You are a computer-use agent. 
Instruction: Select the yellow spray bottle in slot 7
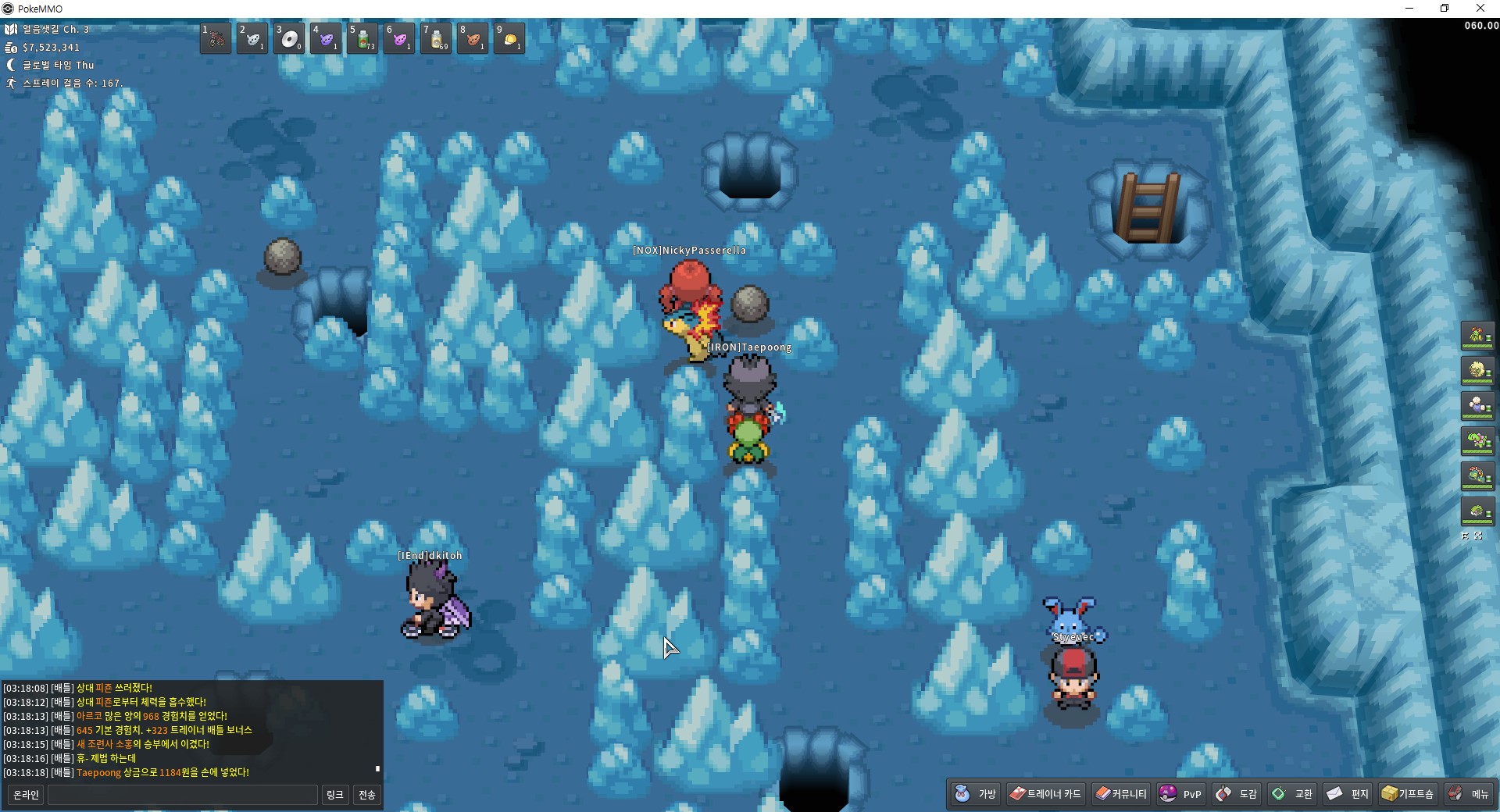click(436, 38)
